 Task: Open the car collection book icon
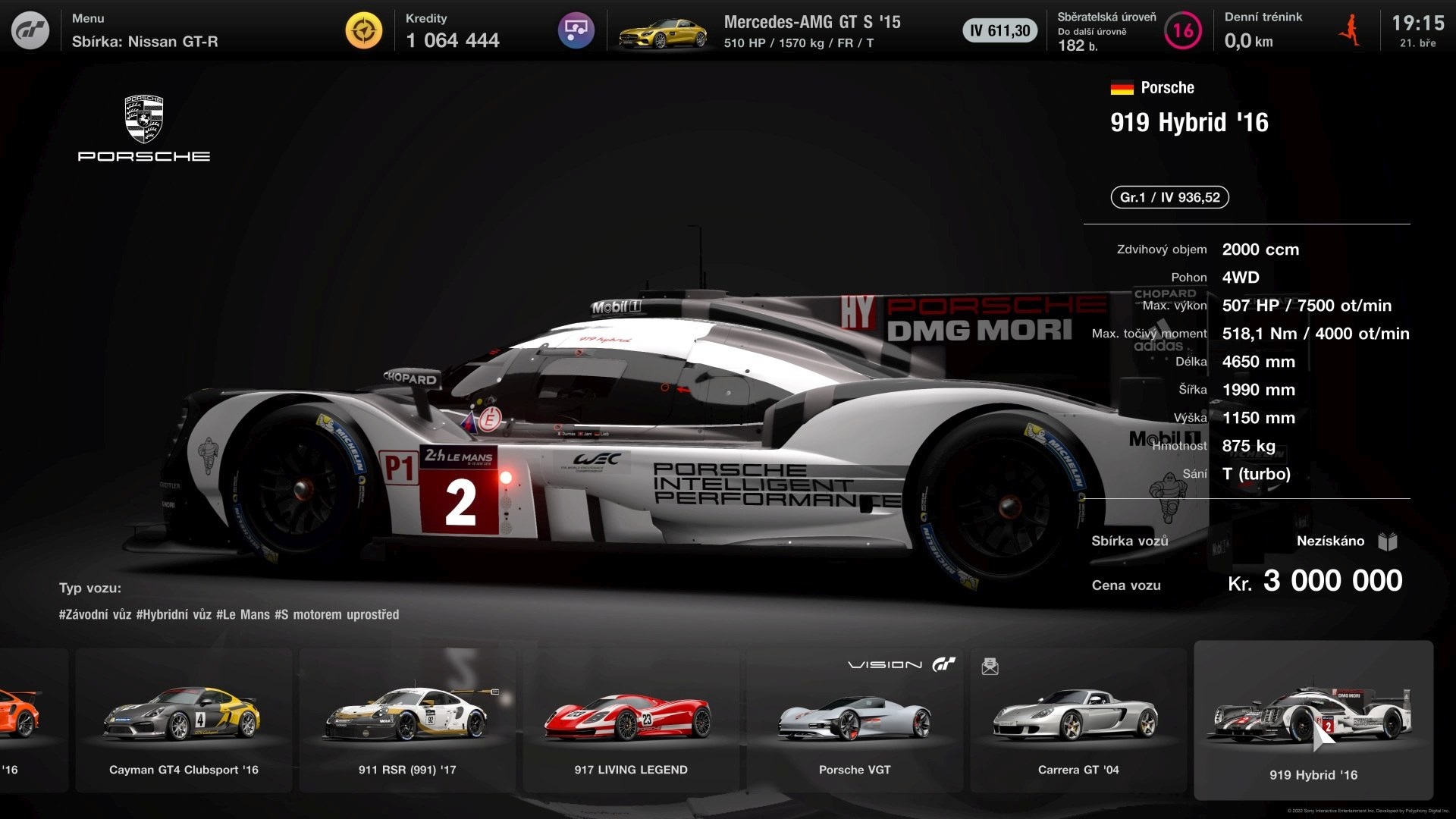(x=1388, y=541)
